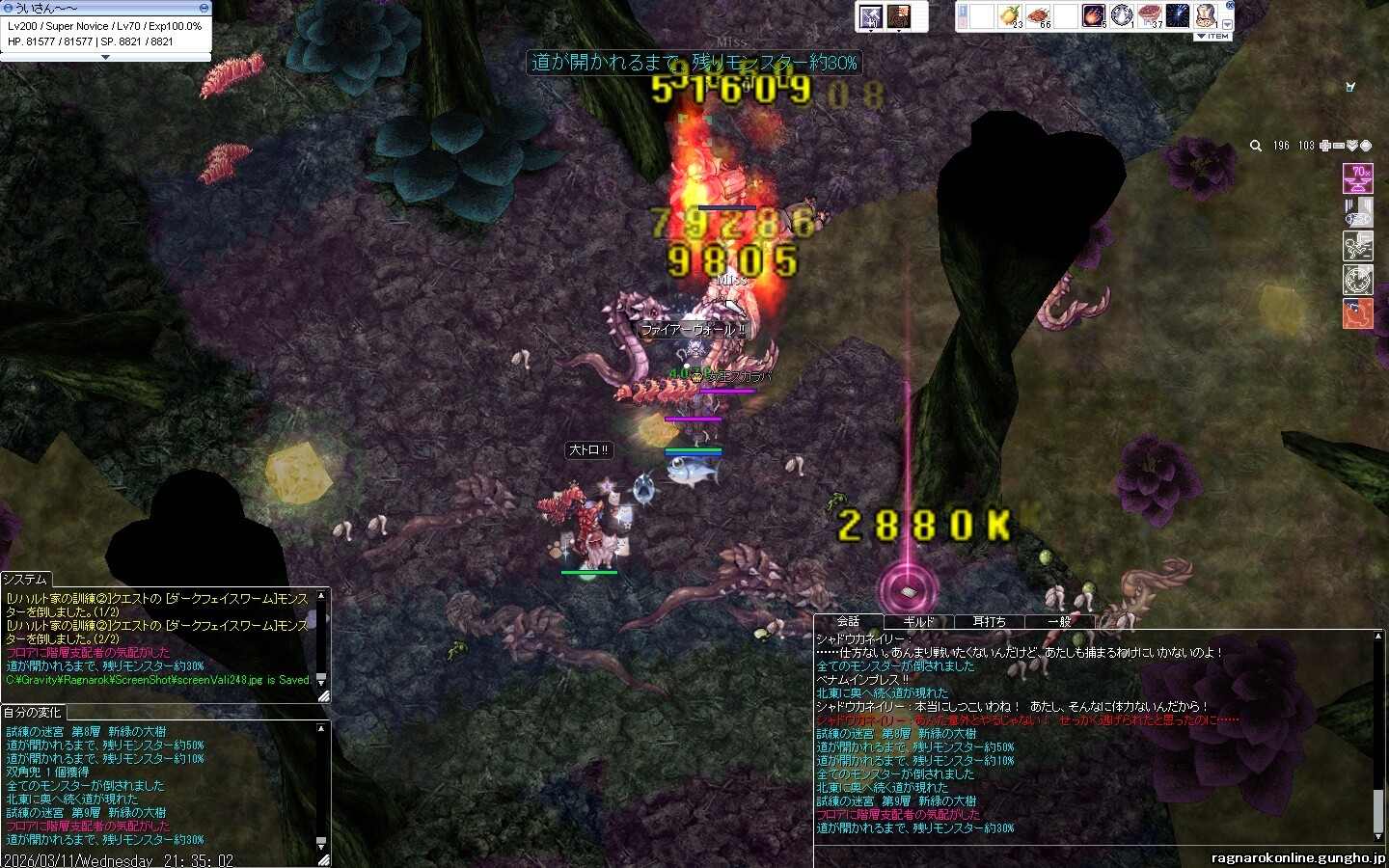Expand the ITEM dropdown under the hotbar

[x=1213, y=37]
